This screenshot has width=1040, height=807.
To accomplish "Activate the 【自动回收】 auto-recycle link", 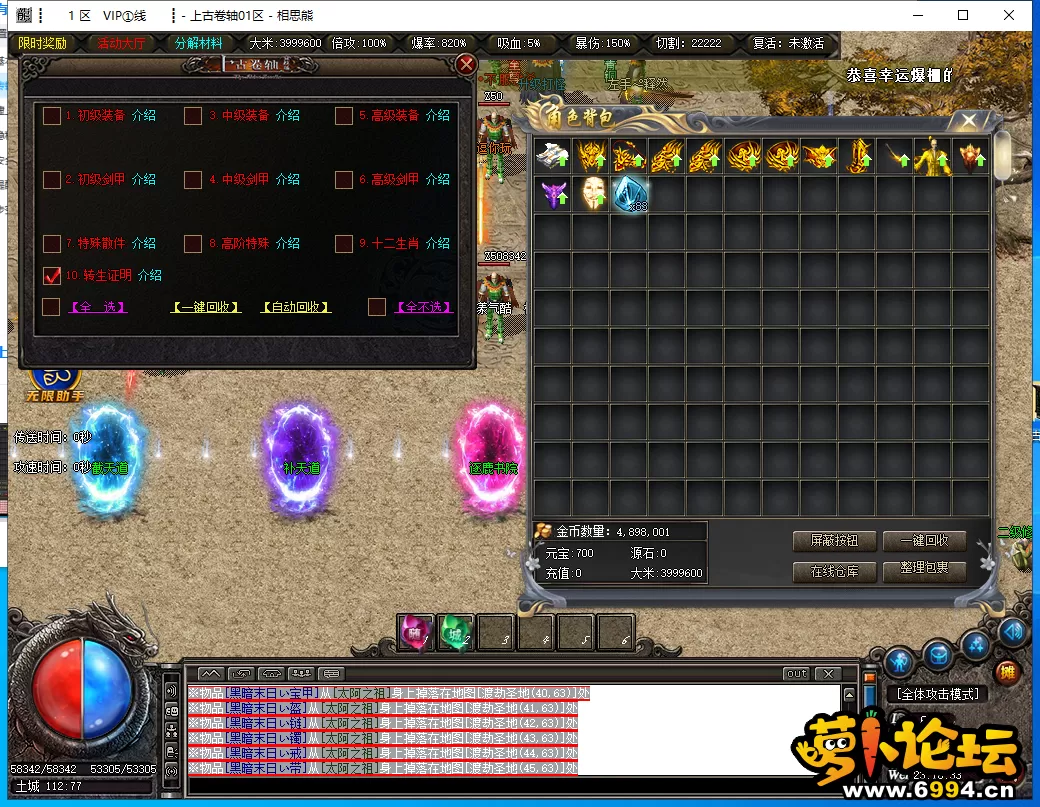I will tap(296, 308).
